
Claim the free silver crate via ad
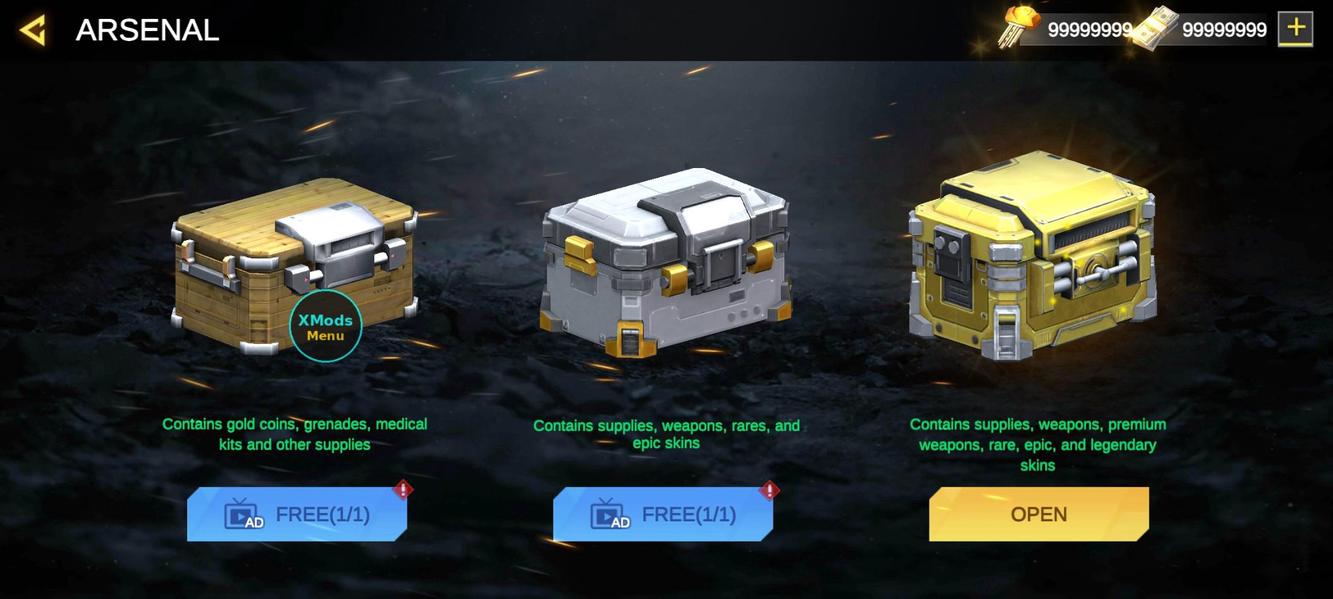663,514
